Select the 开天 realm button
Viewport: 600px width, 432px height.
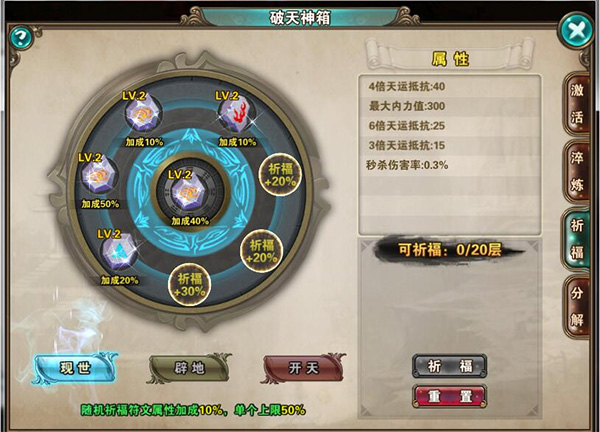click(298, 367)
